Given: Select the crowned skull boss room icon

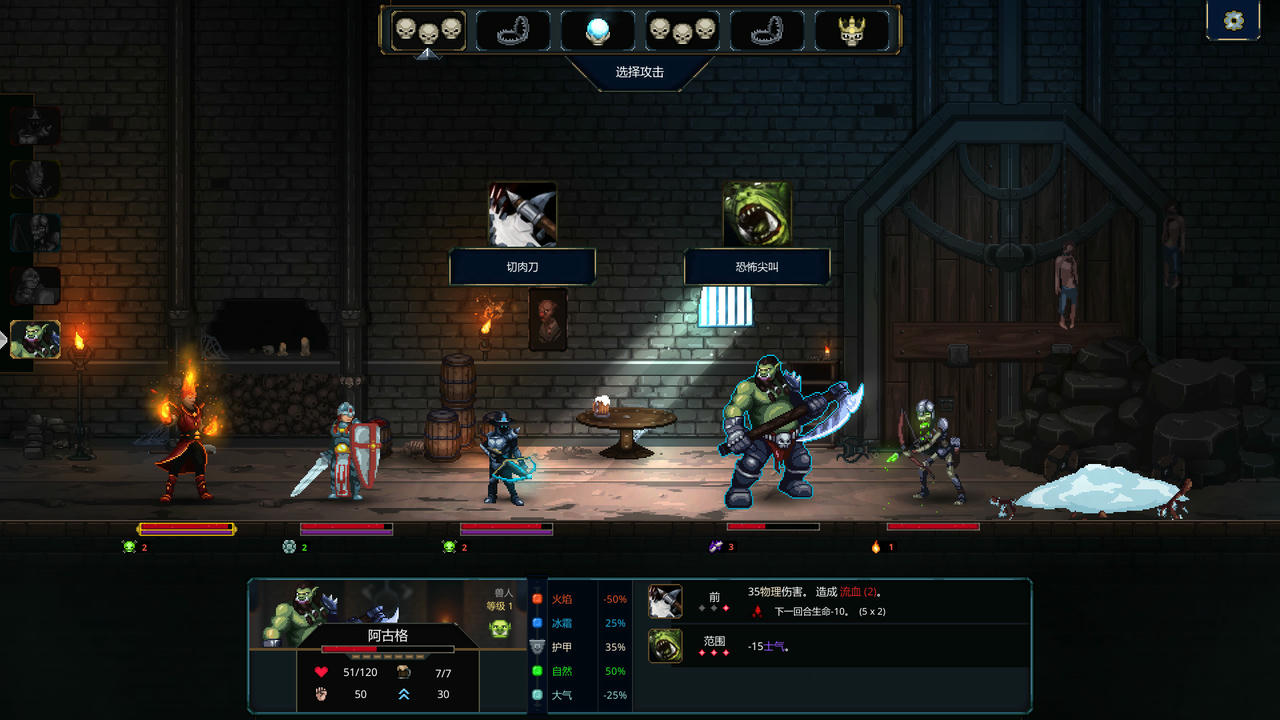Looking at the screenshot, I should point(852,31).
